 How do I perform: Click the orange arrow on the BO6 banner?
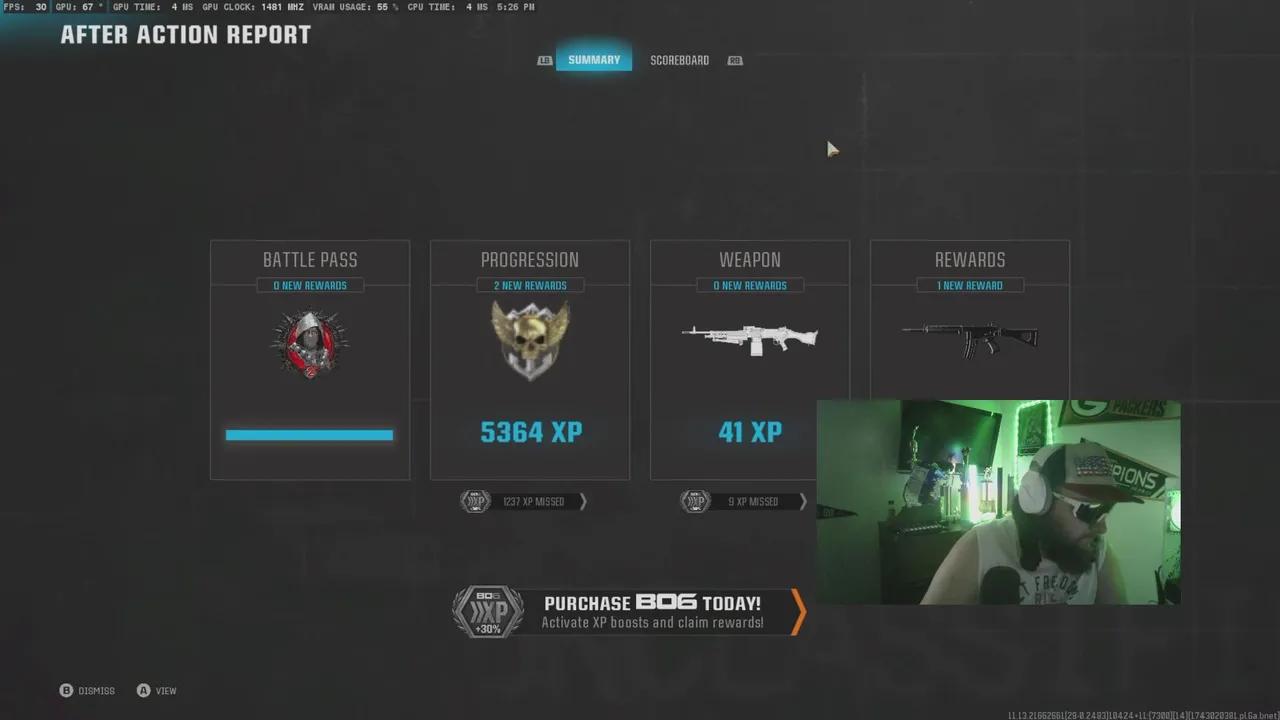795,611
